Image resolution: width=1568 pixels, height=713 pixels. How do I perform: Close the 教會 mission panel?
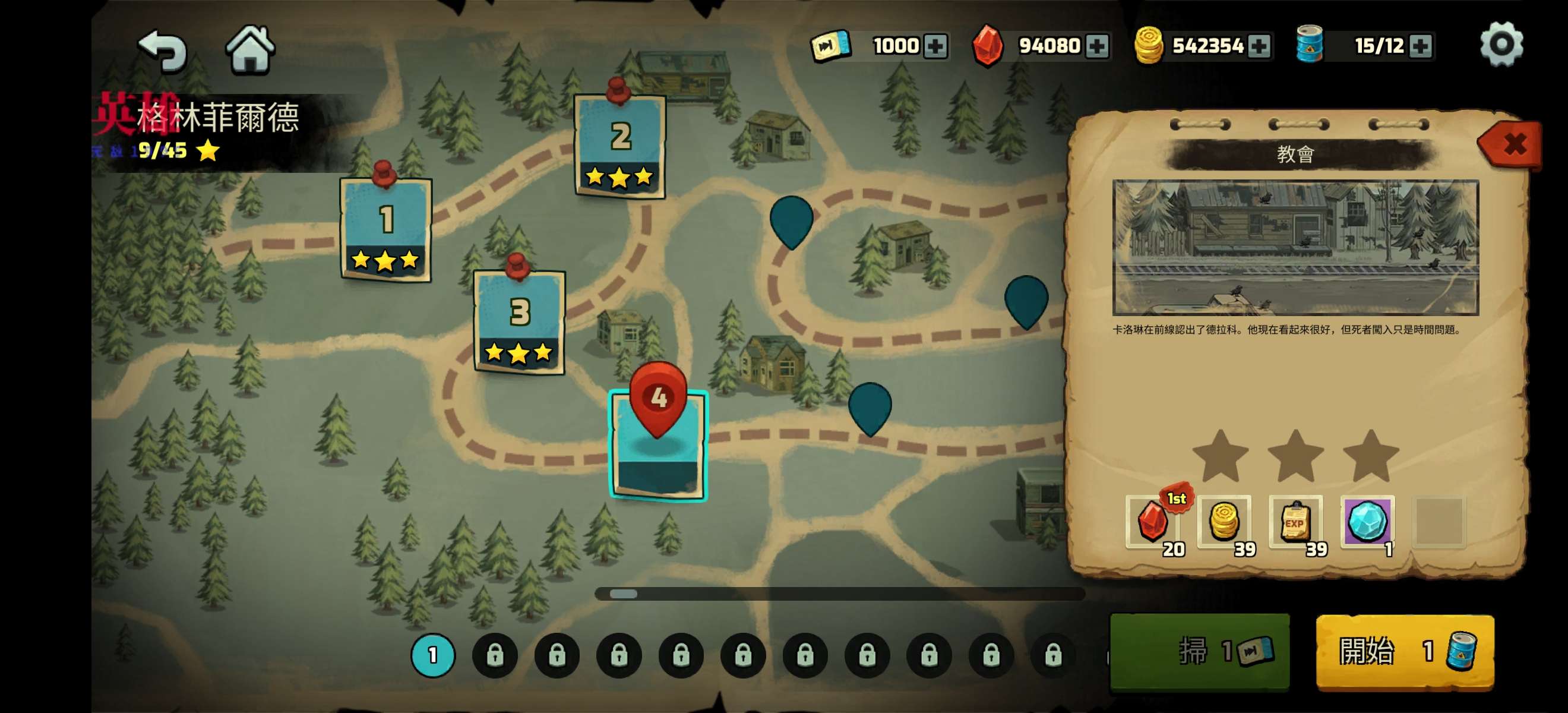(1513, 144)
